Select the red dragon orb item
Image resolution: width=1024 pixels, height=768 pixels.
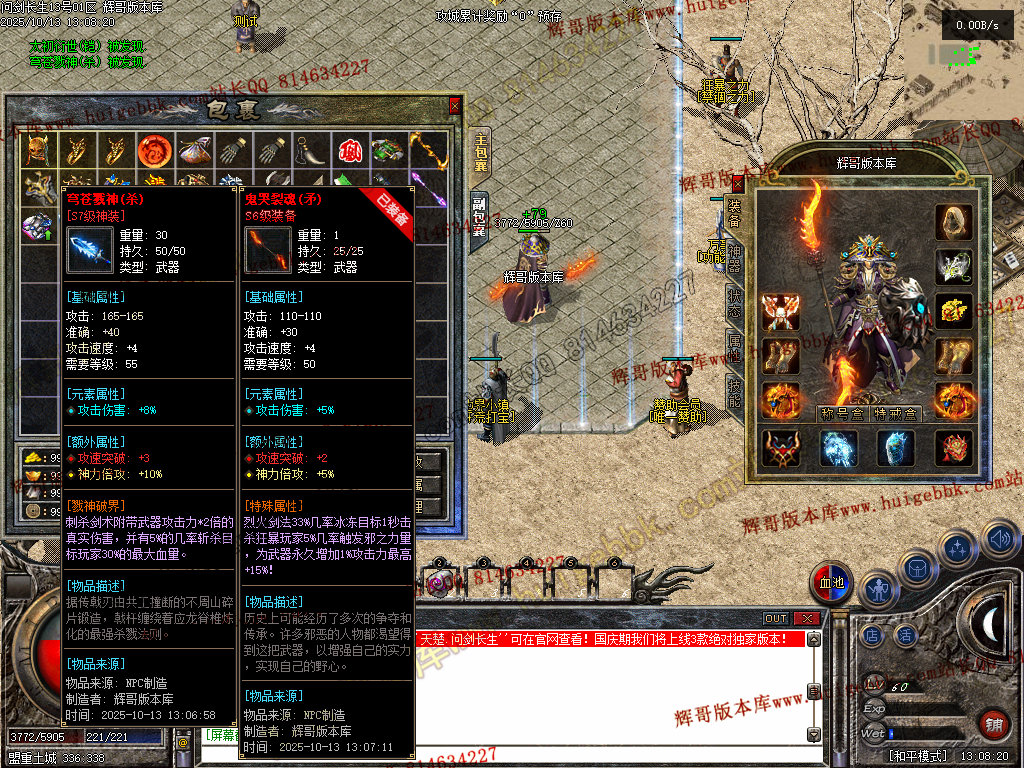tap(154, 151)
